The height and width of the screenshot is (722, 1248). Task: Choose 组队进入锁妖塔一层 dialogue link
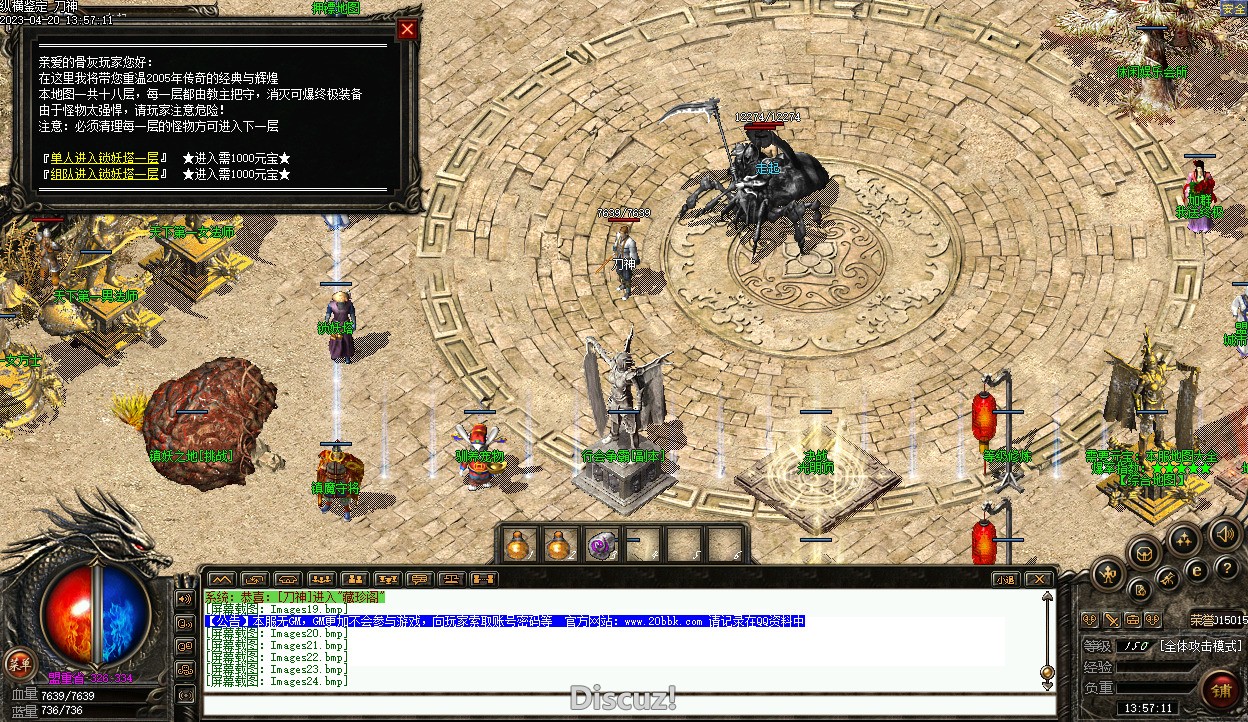tap(105, 174)
